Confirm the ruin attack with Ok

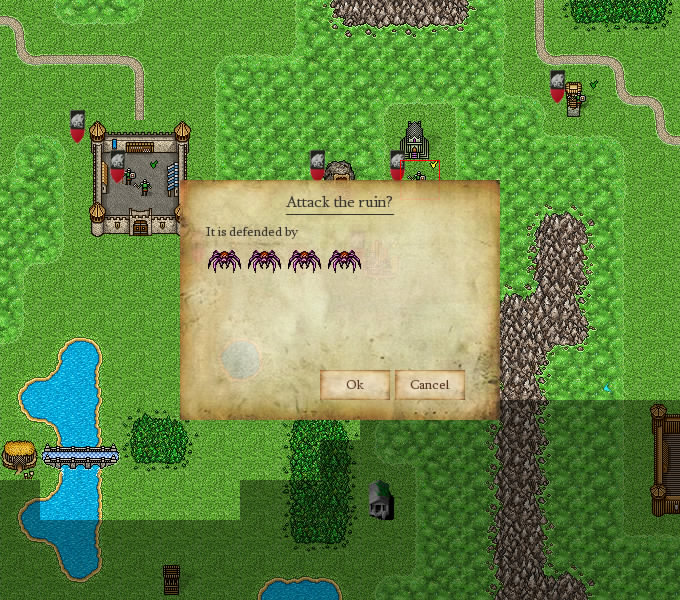[x=354, y=385]
